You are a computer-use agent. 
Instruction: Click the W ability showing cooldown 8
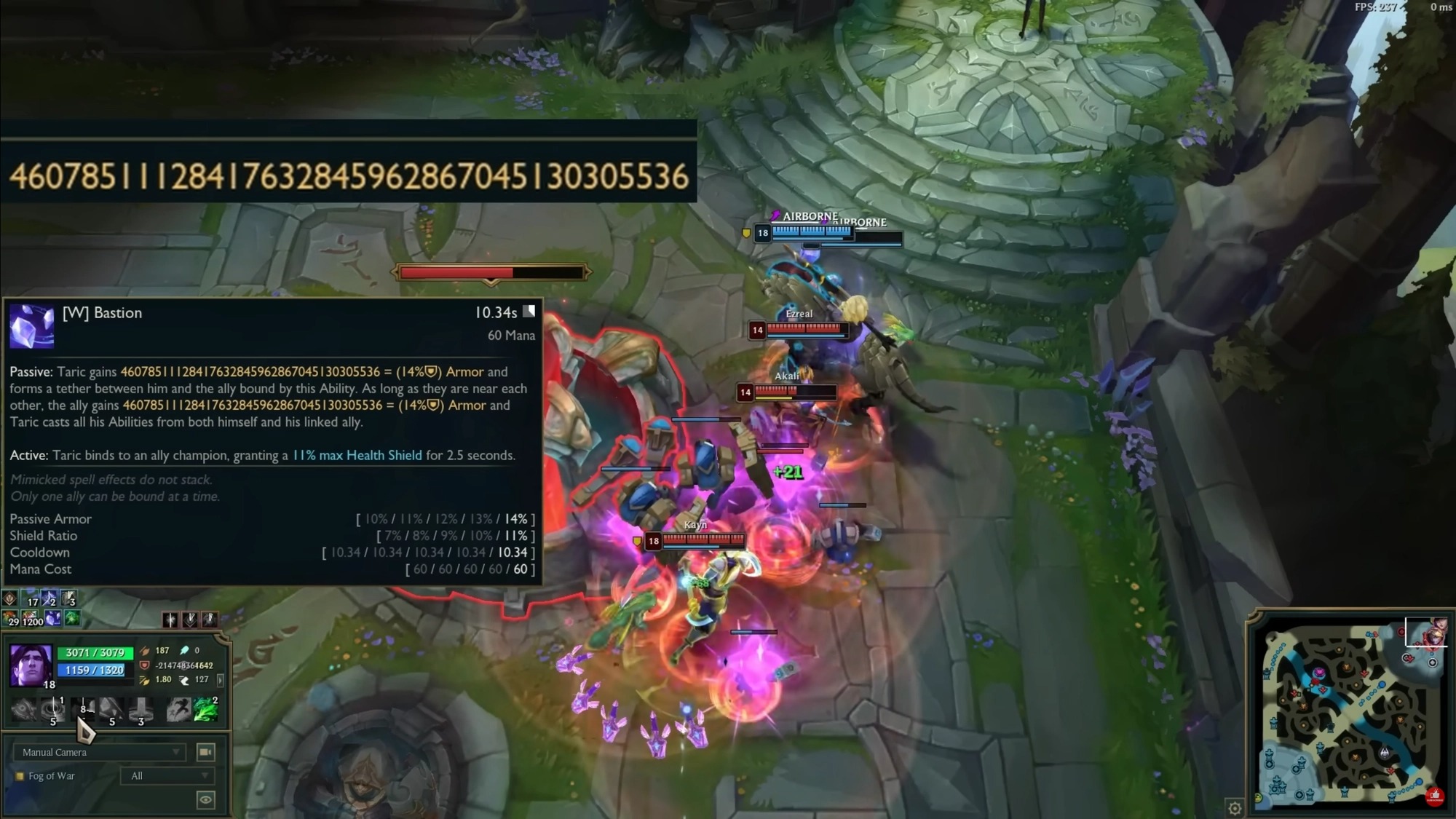pyautogui.click(x=82, y=708)
